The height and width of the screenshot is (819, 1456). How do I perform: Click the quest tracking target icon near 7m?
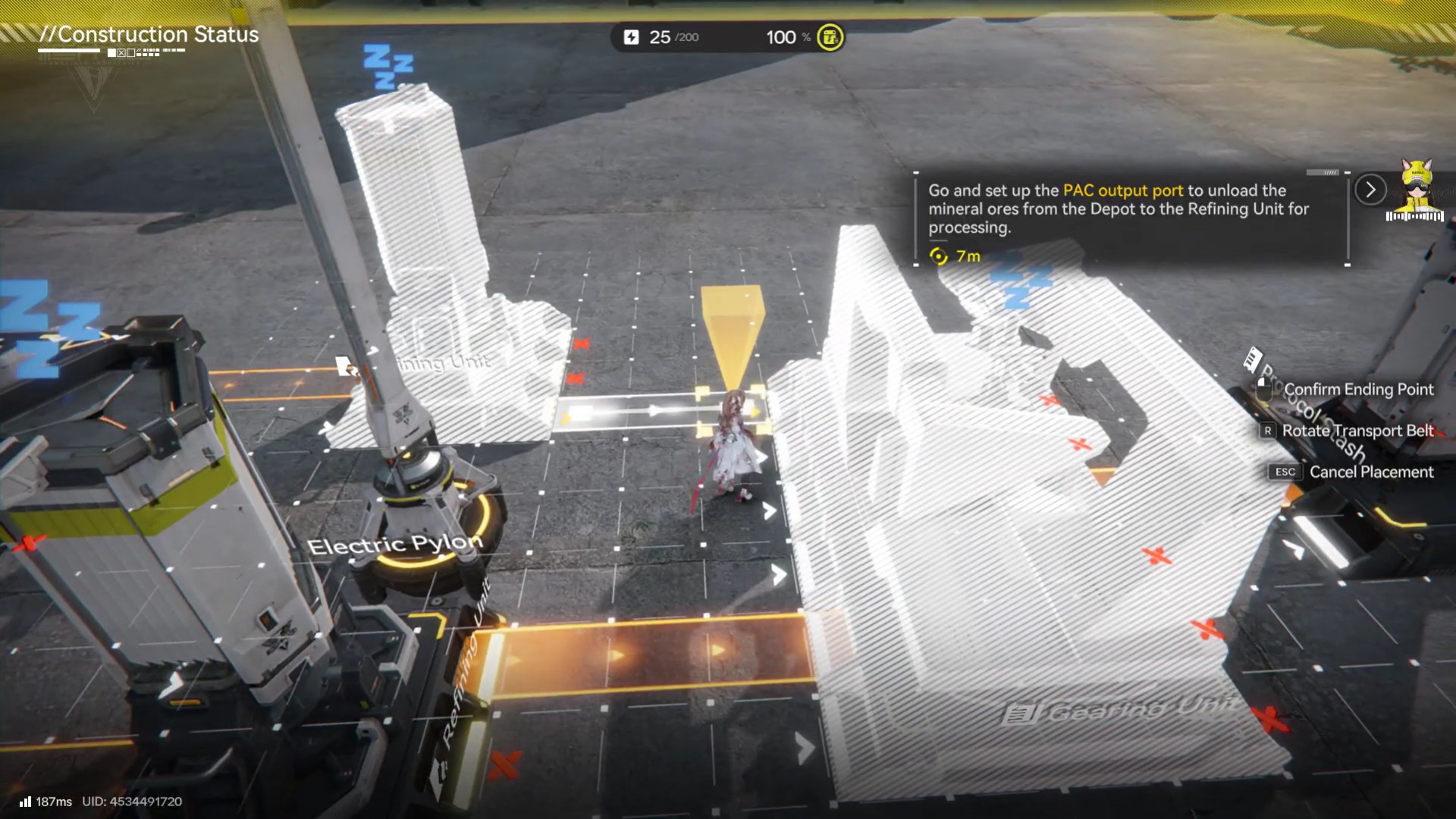click(x=939, y=256)
